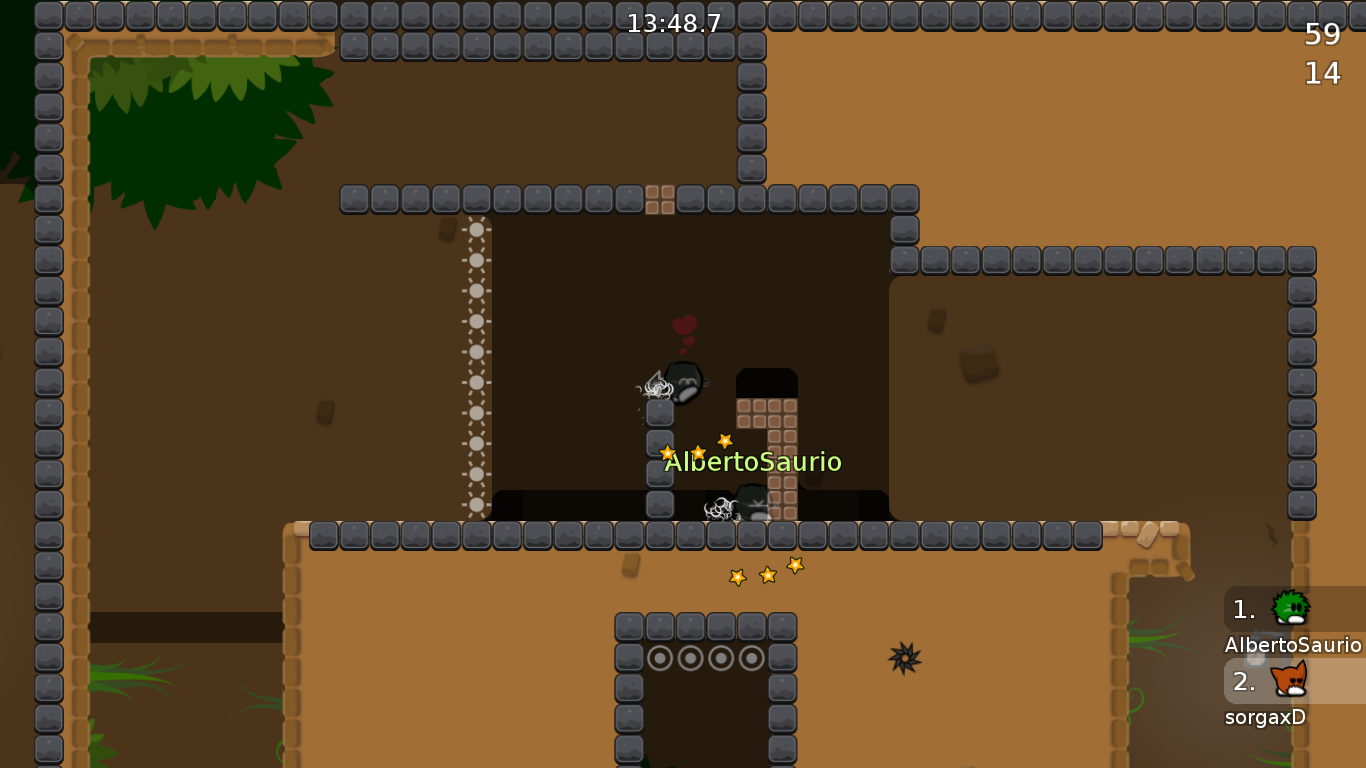Select the orange fox avatar of sorgaxD
The image size is (1366, 768).
coord(1290,683)
